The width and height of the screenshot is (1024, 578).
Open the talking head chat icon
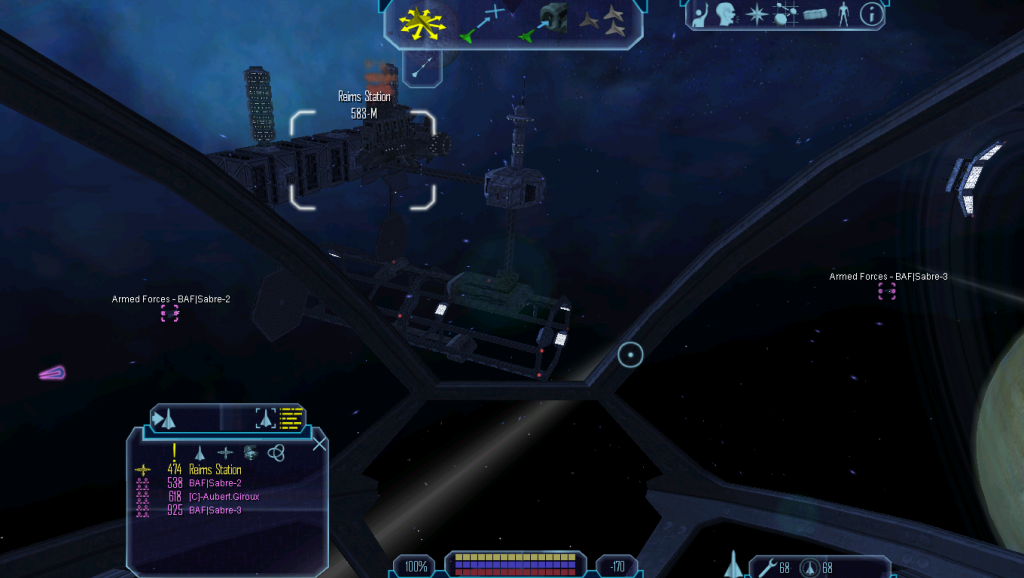point(727,14)
